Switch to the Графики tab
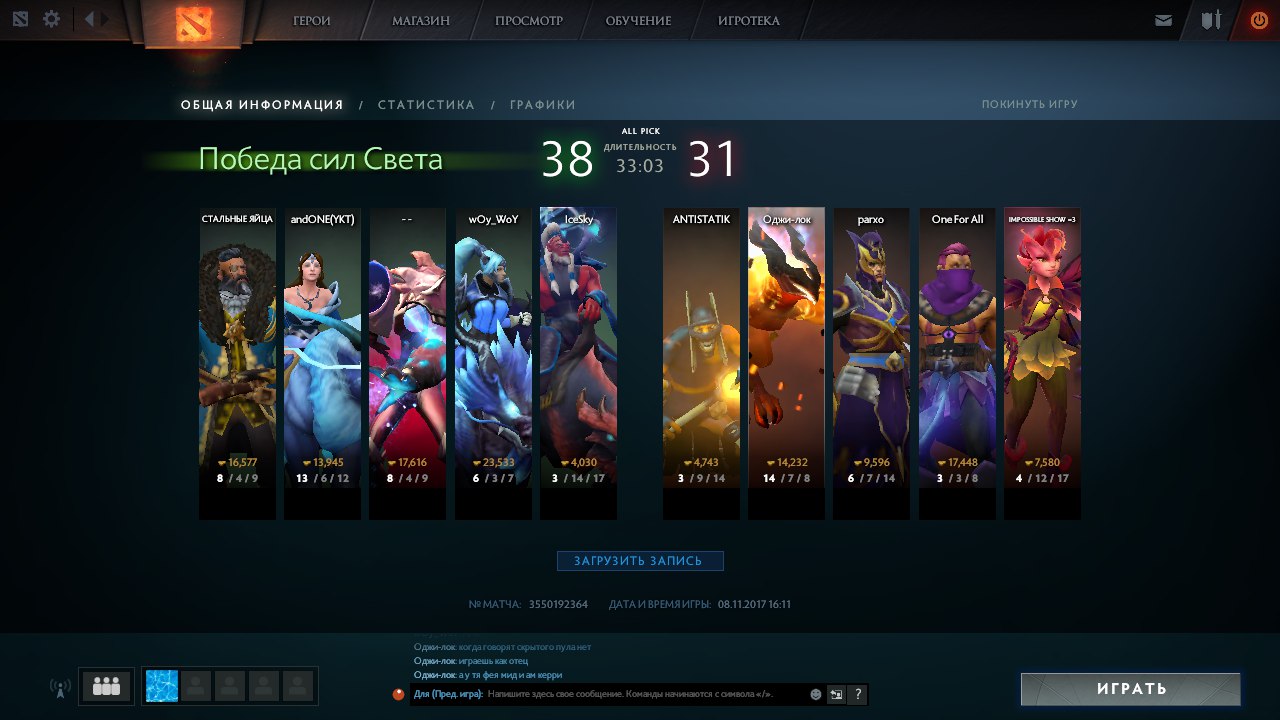Viewport: 1280px width, 720px height. (x=542, y=105)
